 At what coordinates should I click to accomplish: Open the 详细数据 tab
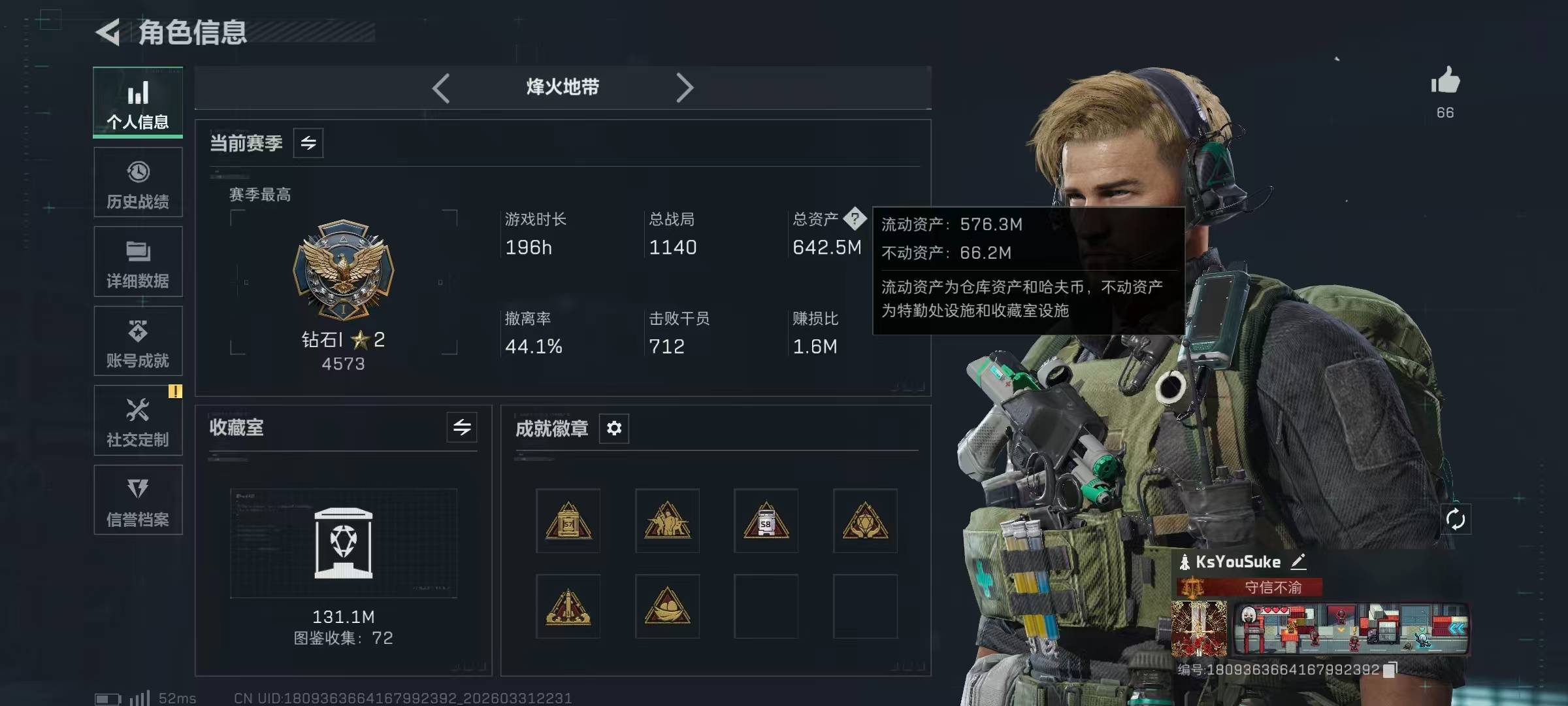[x=138, y=262]
